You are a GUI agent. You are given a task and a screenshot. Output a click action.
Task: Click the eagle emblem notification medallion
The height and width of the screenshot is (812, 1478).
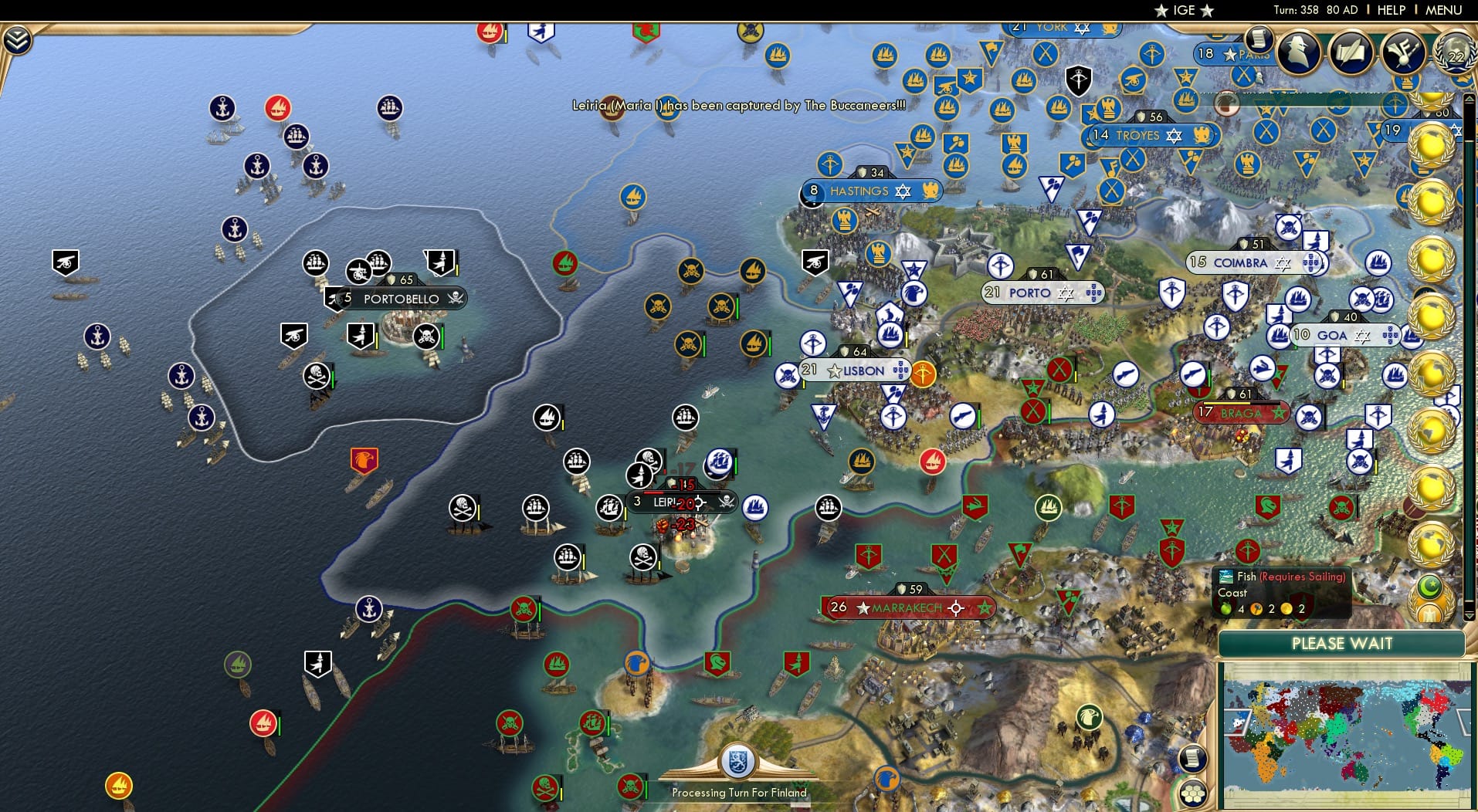pyautogui.click(x=1429, y=614)
